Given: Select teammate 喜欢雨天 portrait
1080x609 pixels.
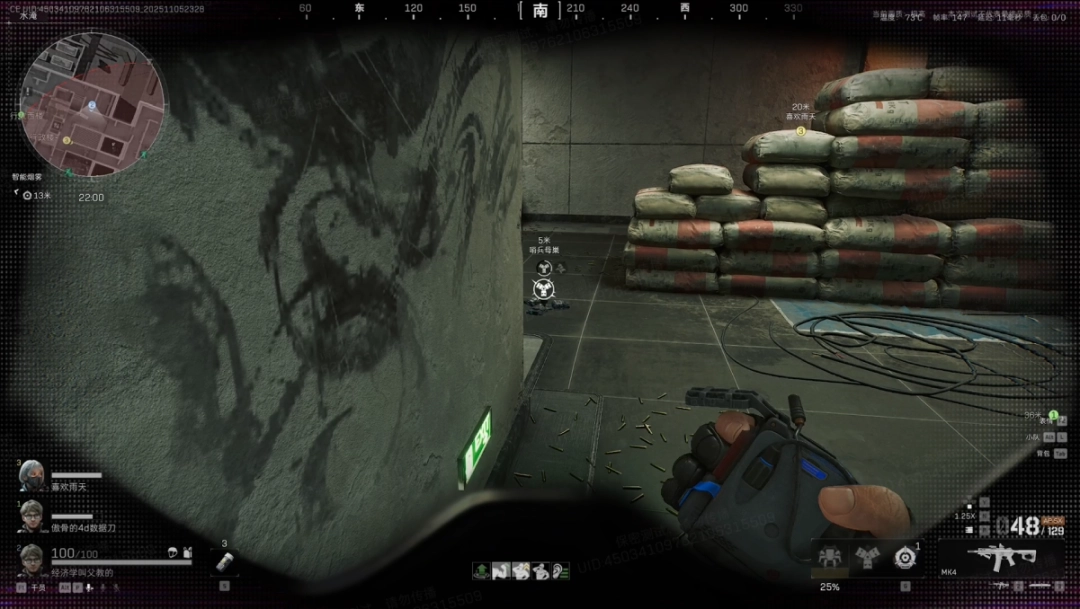Looking at the screenshot, I should tap(31, 475).
